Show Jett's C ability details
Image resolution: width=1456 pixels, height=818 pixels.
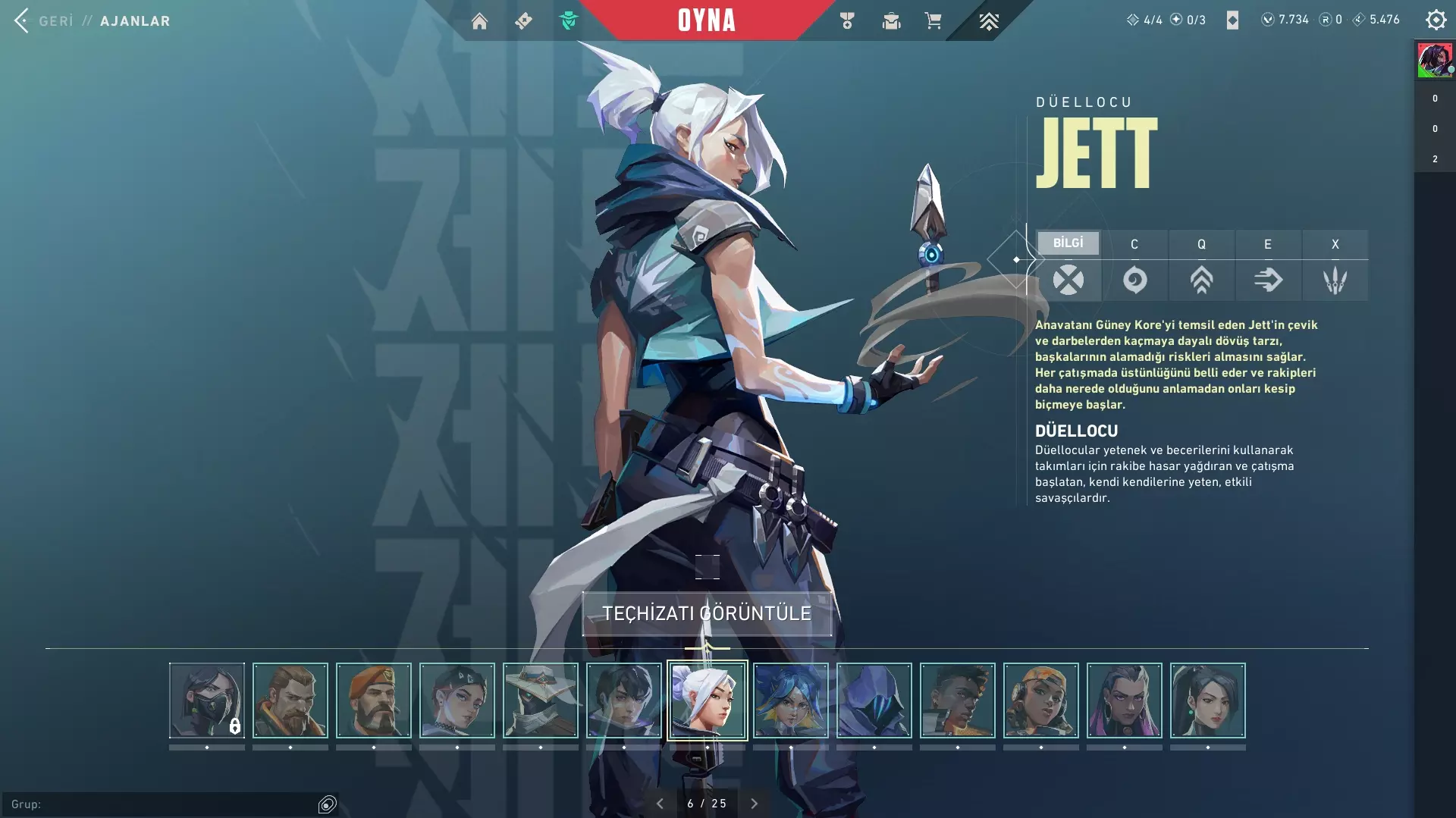[1134, 279]
